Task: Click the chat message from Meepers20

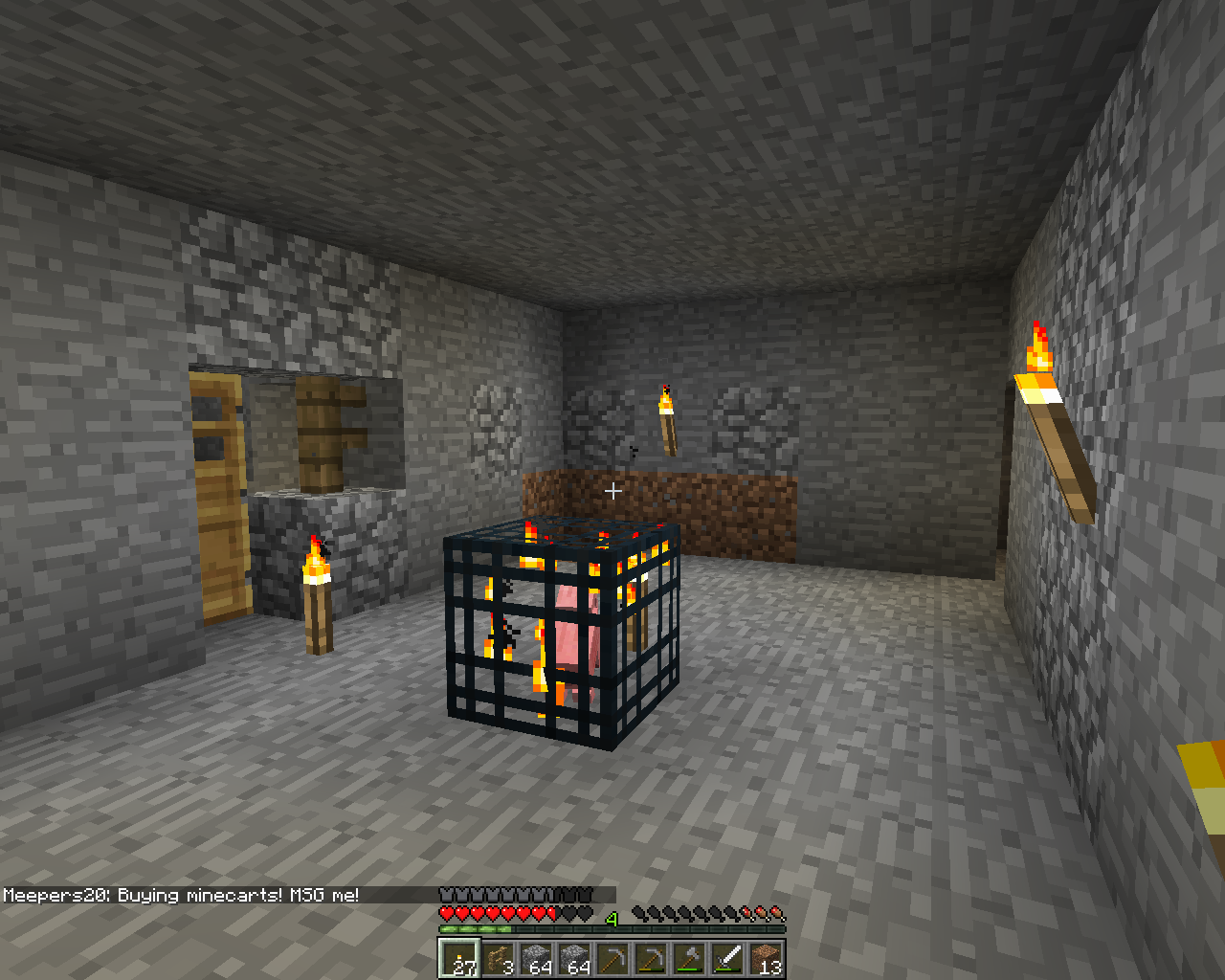Action: click(x=182, y=898)
